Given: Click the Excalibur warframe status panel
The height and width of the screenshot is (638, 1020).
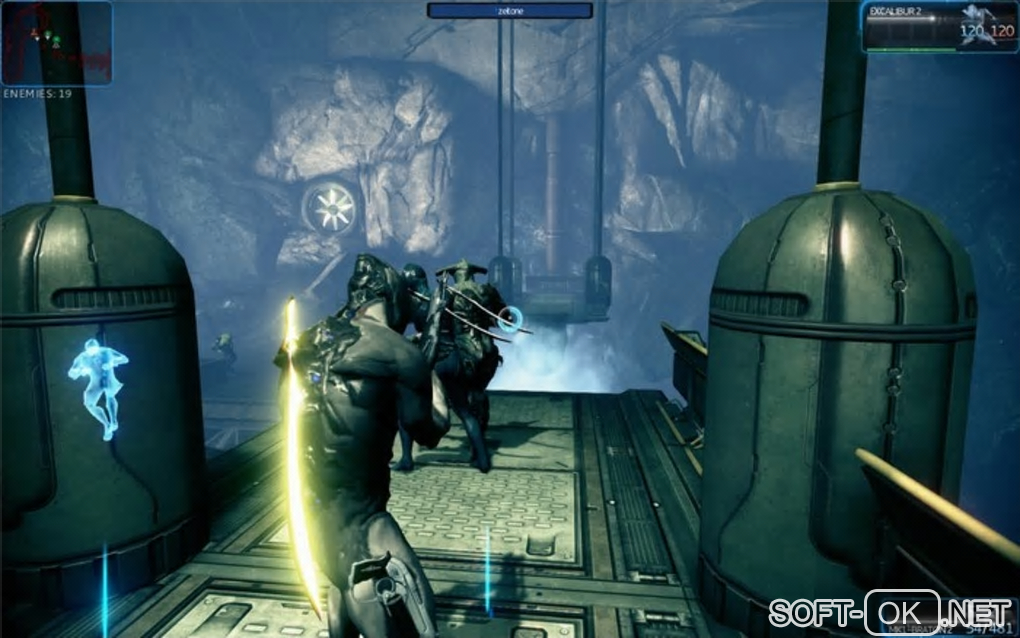Looking at the screenshot, I should [939, 26].
